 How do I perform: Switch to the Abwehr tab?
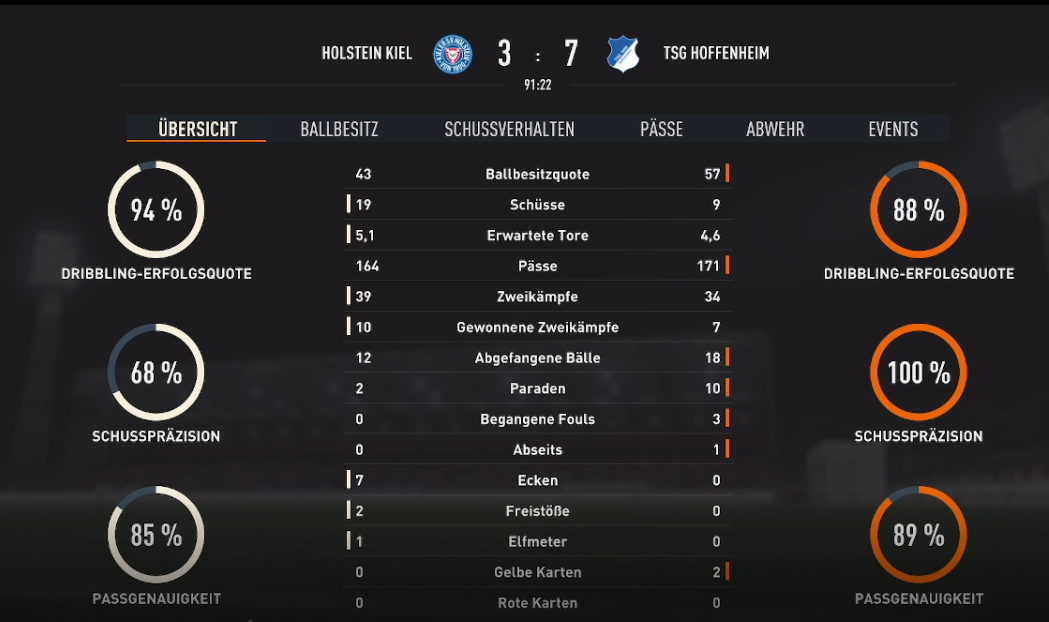pyautogui.click(x=775, y=129)
